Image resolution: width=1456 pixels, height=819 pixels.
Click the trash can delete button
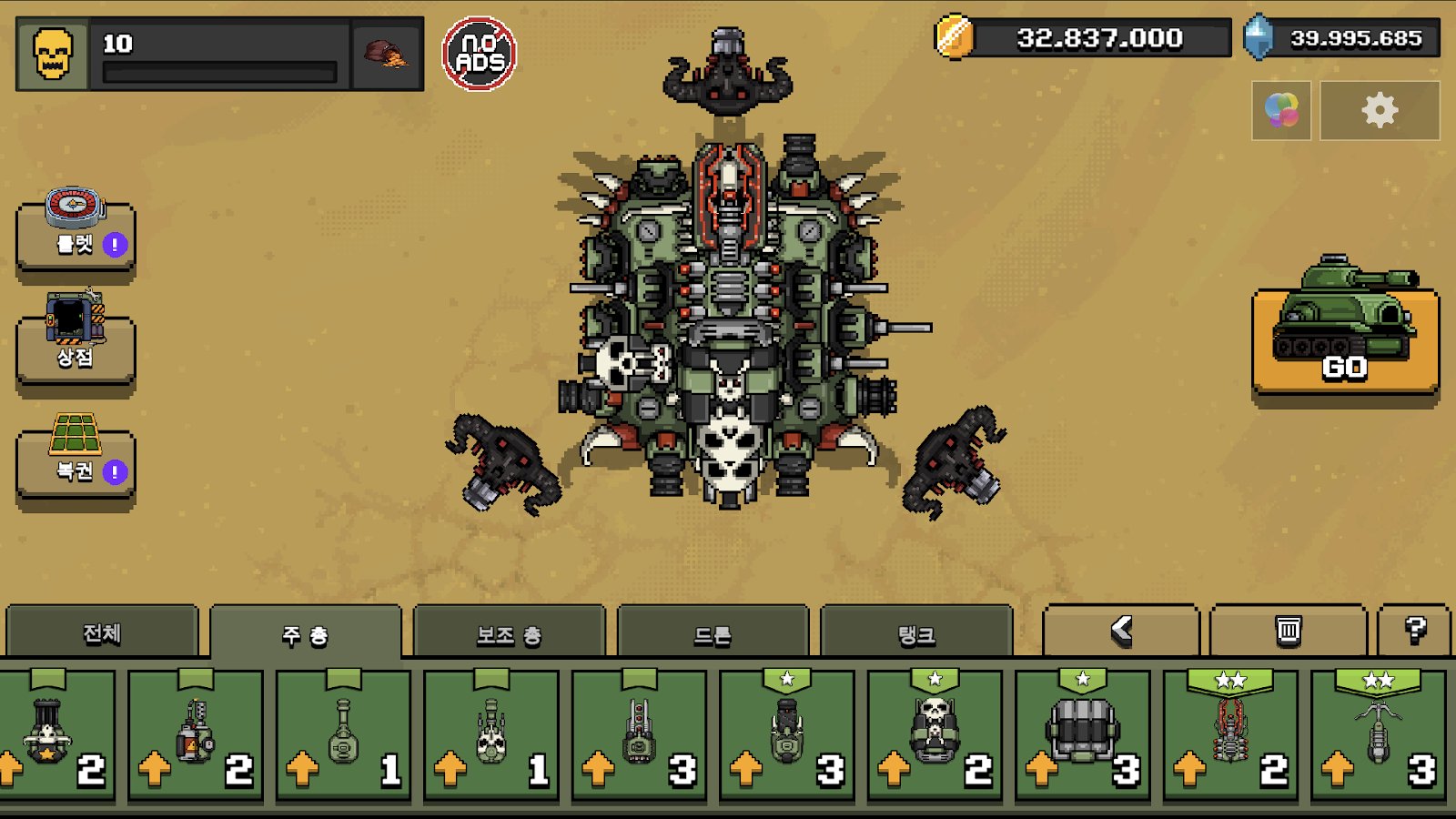point(1288,630)
